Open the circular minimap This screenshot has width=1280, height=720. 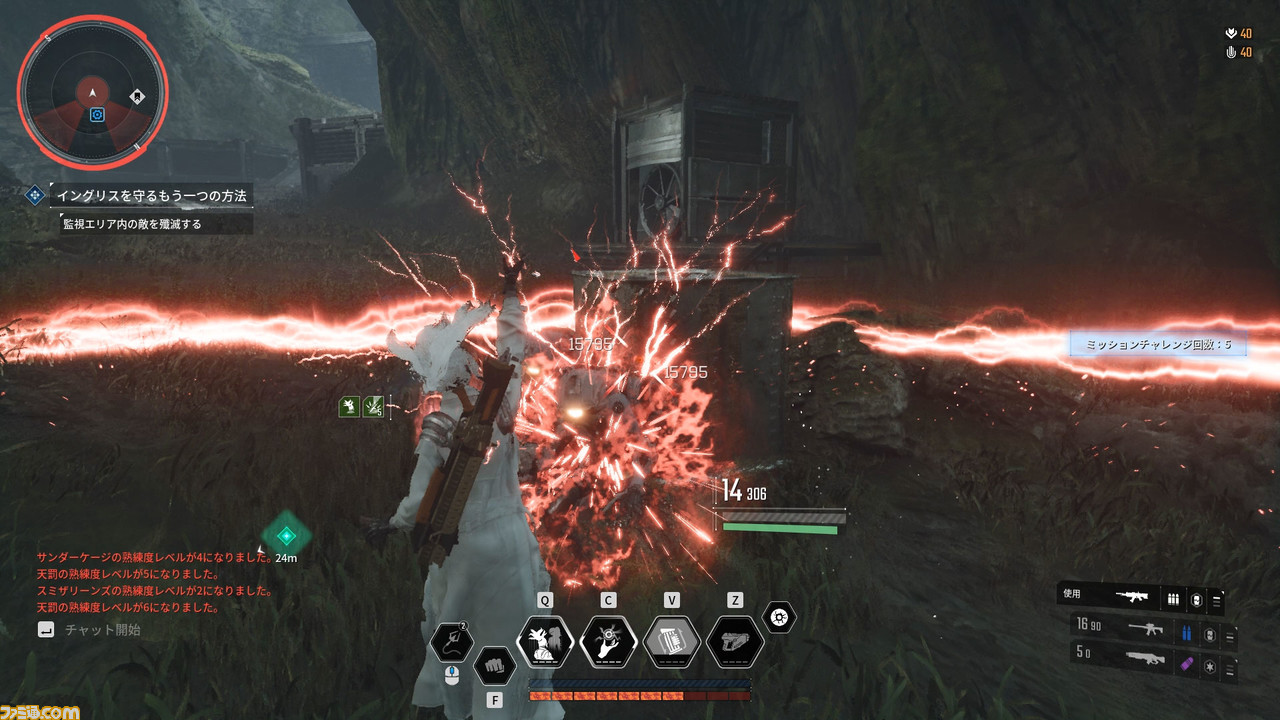92,93
